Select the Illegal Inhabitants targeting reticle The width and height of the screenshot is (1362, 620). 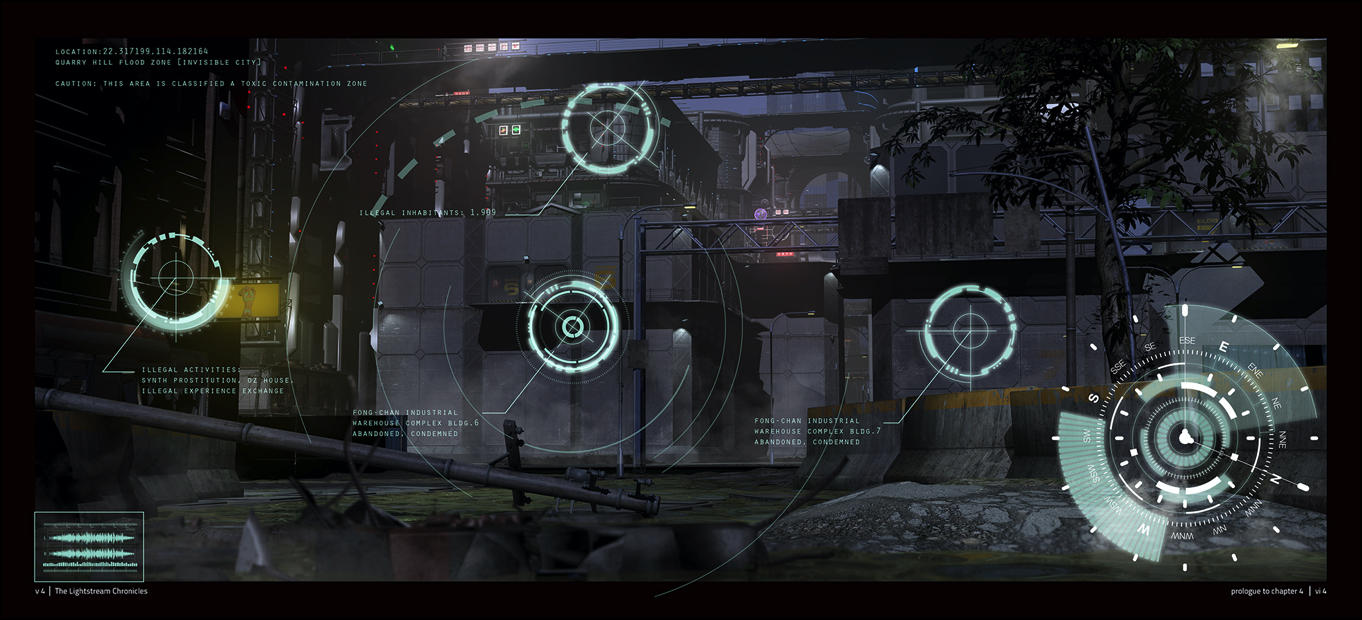pyautogui.click(x=607, y=127)
